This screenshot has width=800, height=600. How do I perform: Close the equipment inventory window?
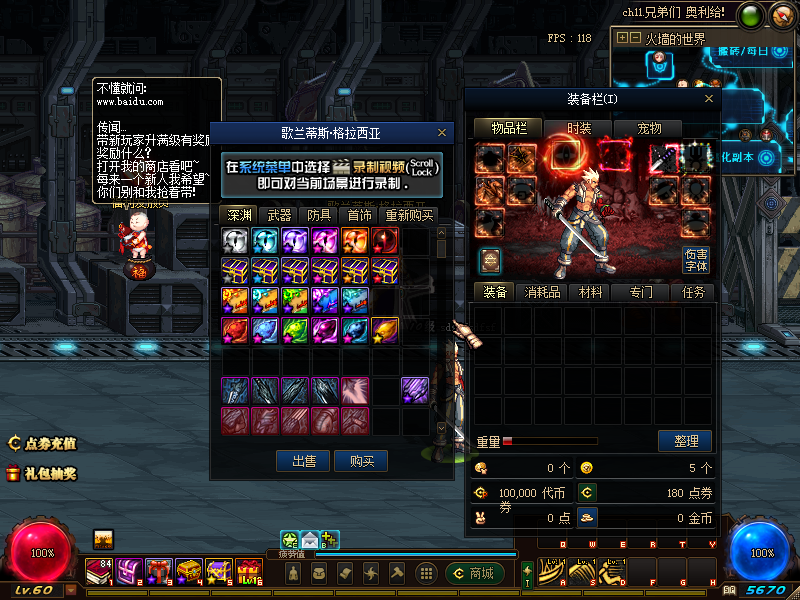[x=710, y=99]
